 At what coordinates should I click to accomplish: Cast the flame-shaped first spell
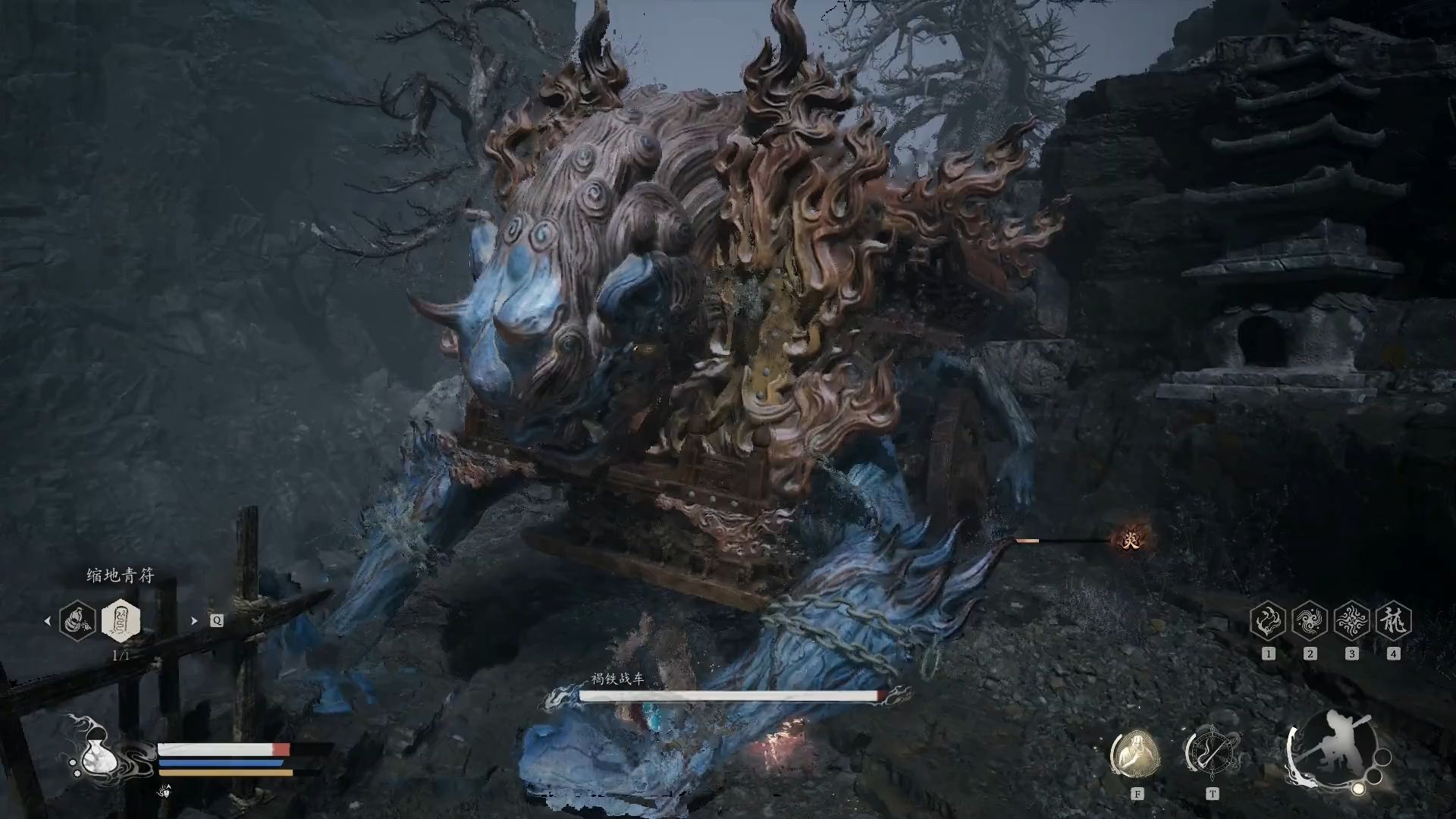pos(1268,621)
